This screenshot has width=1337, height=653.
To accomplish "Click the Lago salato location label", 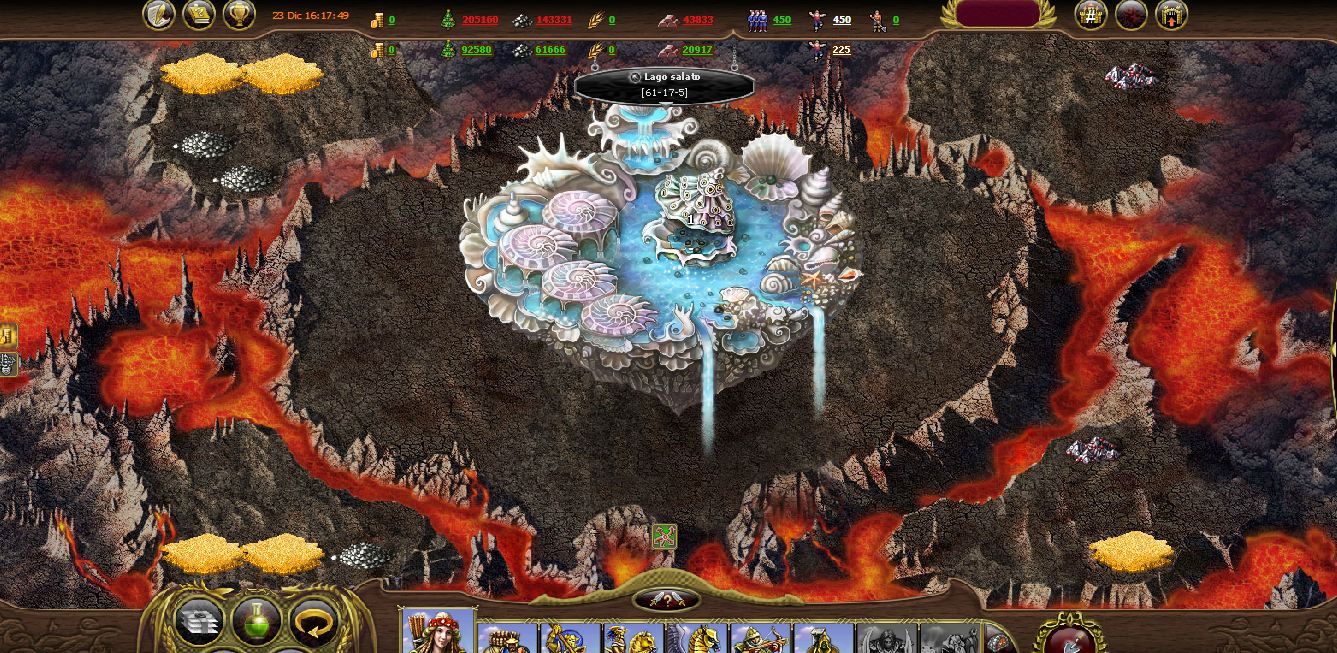I will click(x=664, y=84).
